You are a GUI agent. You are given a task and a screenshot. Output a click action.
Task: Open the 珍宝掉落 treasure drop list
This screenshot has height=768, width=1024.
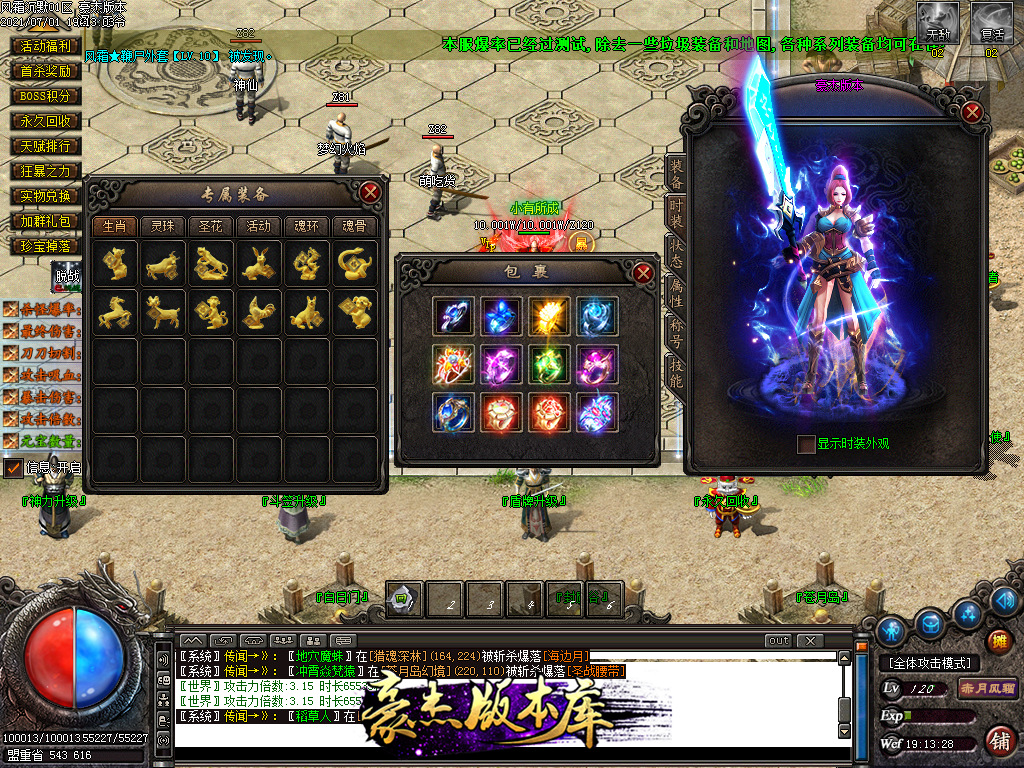click(x=46, y=246)
